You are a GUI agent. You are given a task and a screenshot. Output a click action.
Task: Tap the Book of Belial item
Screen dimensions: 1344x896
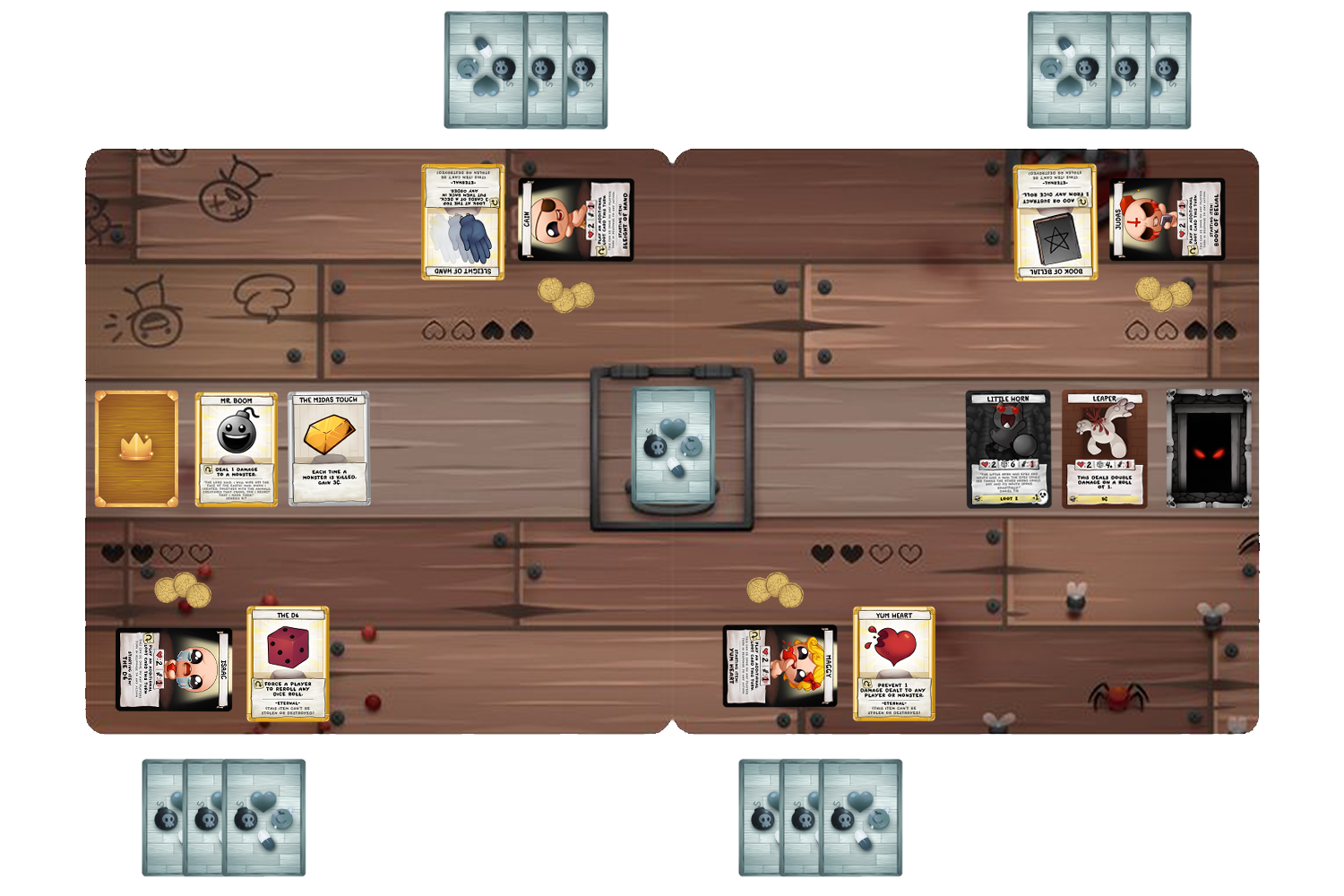point(1055,220)
